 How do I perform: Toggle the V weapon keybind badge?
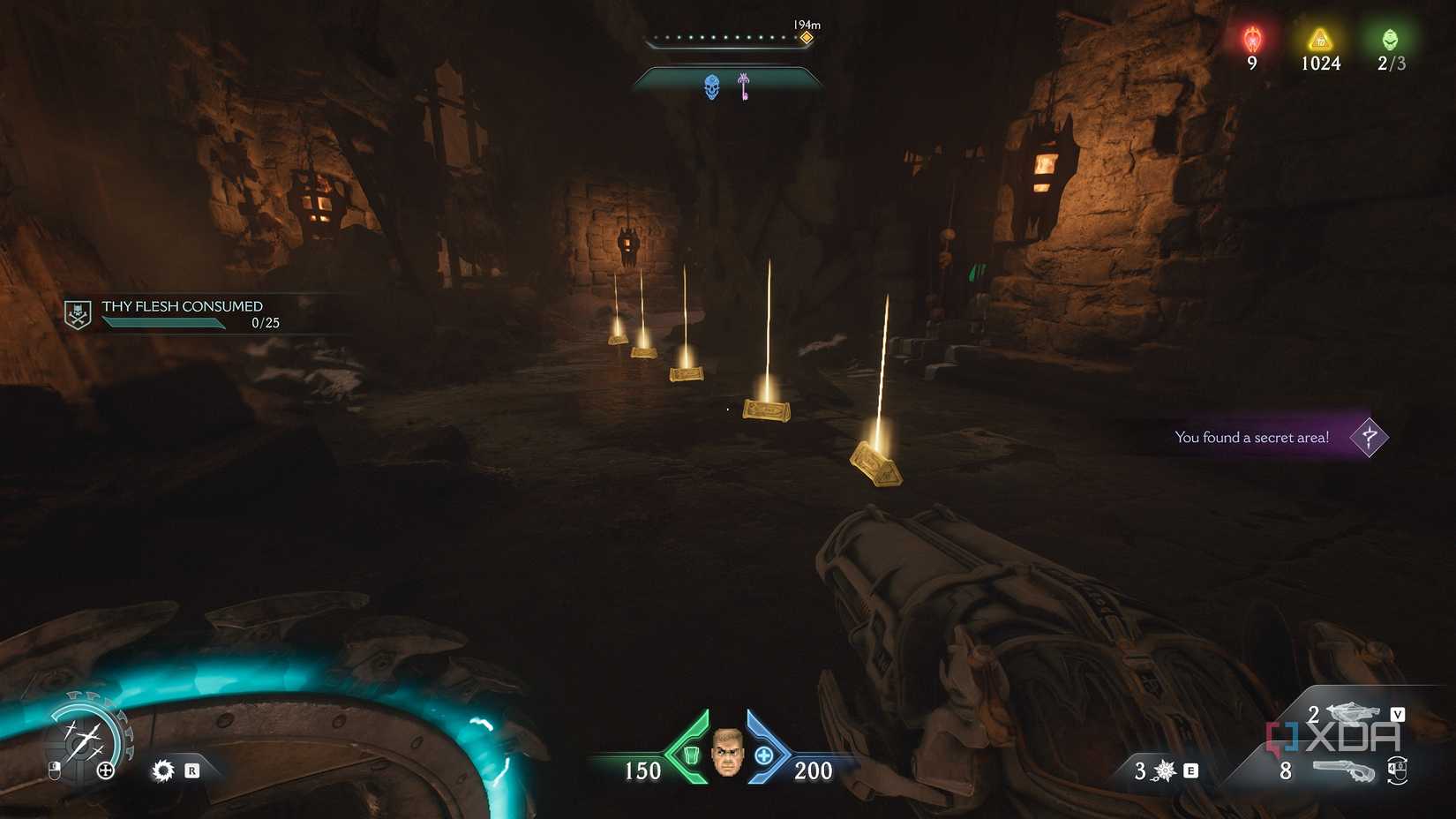(x=1398, y=713)
